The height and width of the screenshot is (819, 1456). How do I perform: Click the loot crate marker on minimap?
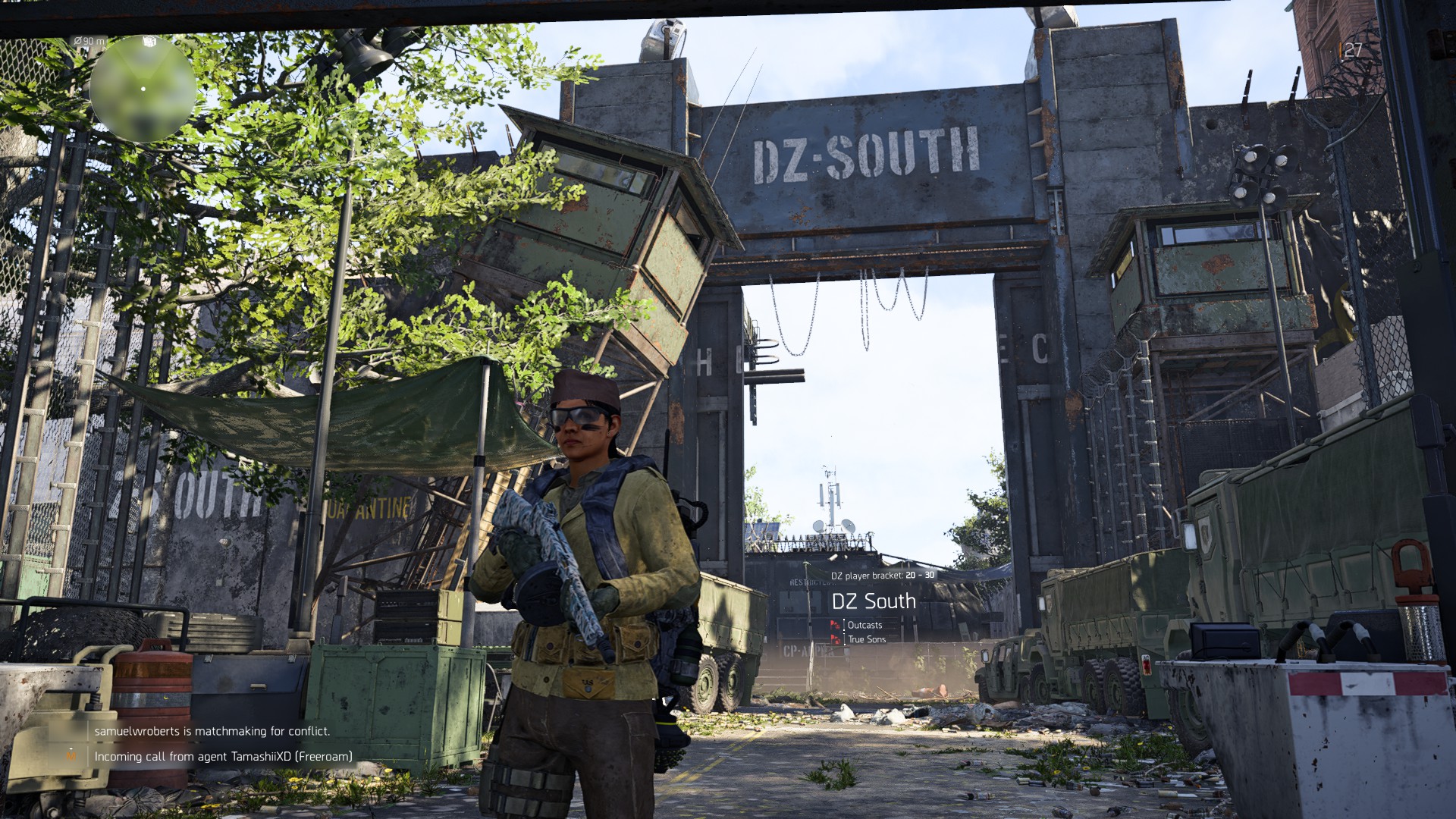(x=149, y=41)
